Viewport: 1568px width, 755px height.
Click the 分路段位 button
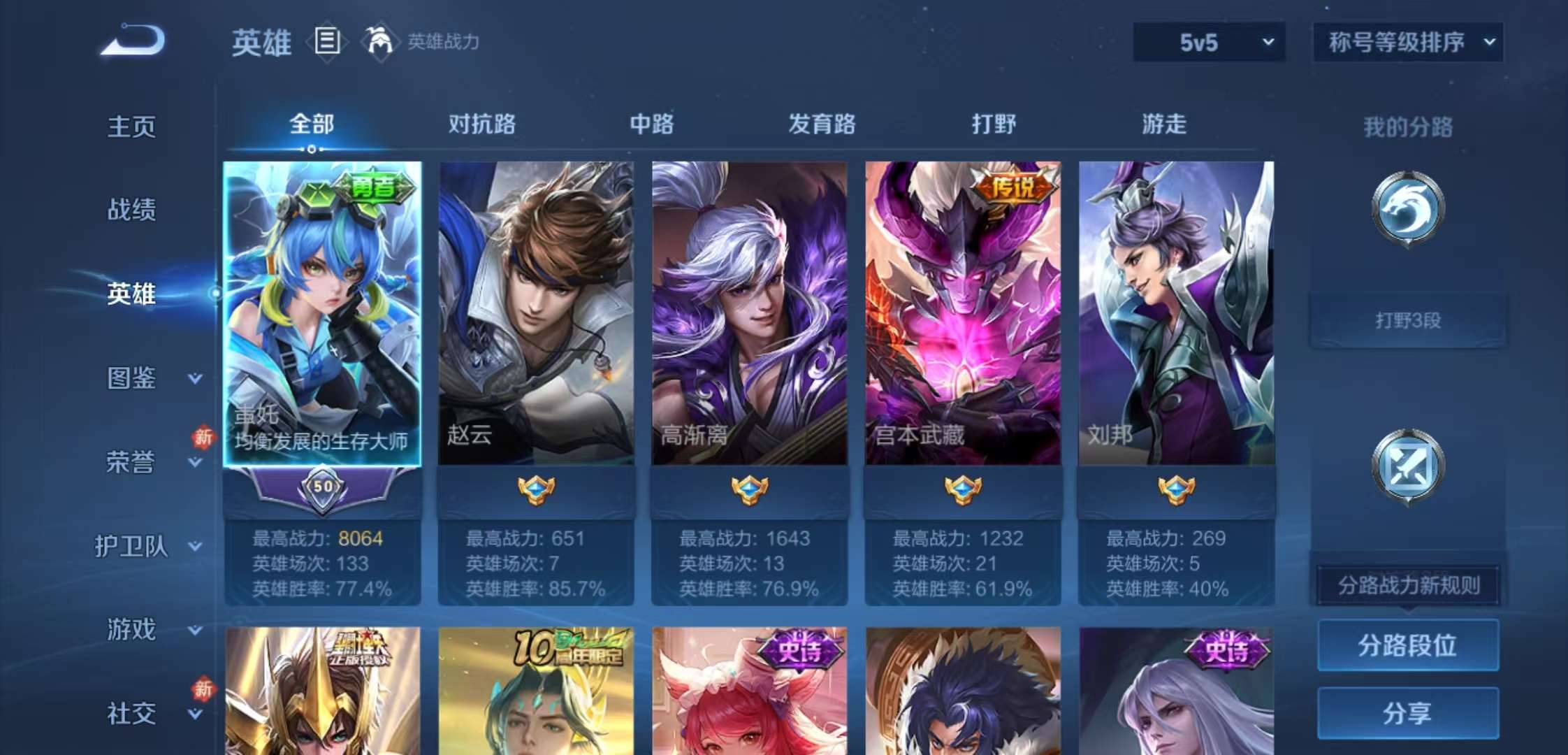[1407, 647]
